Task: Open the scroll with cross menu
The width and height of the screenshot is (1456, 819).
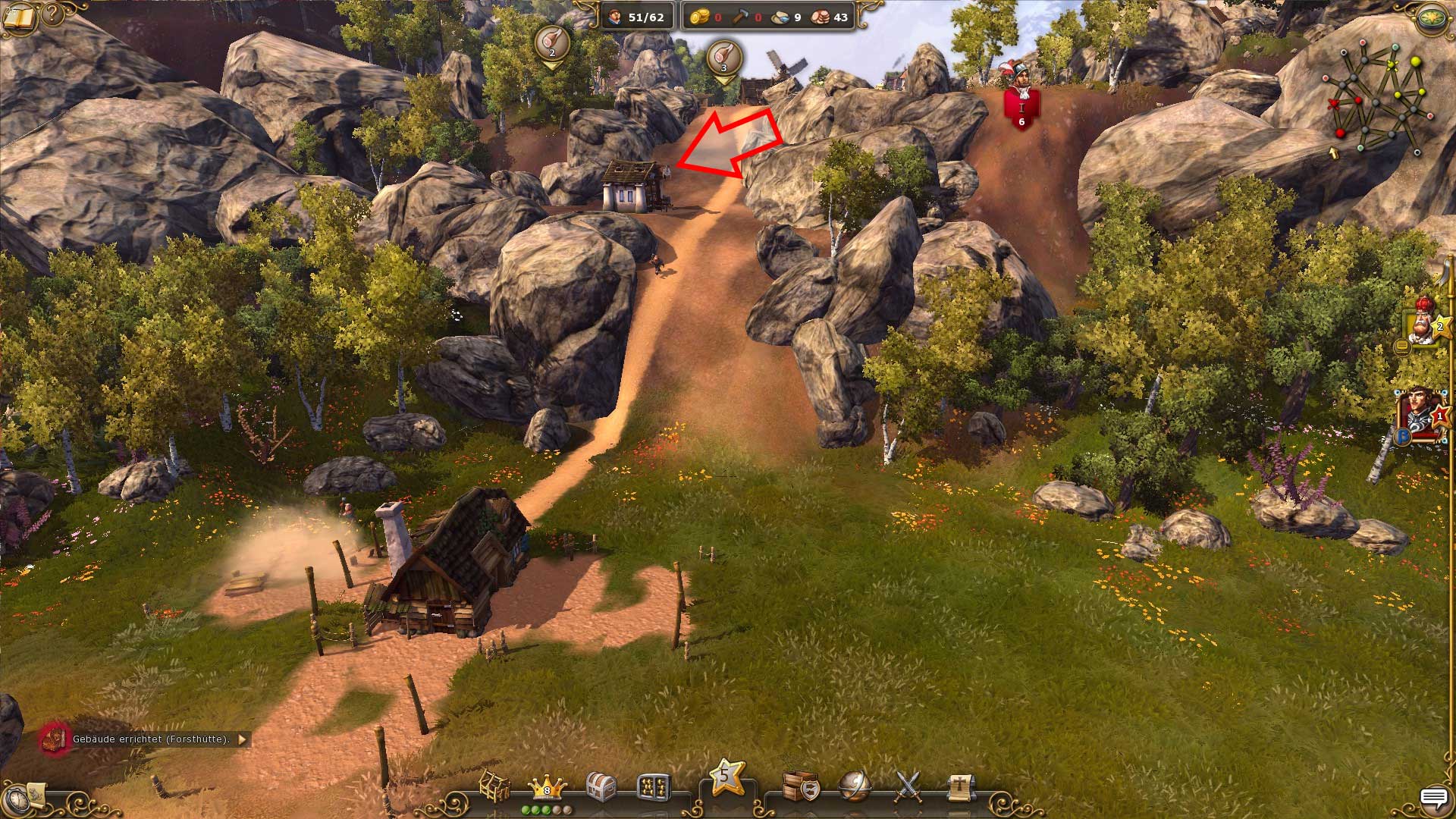Action: pyautogui.click(x=959, y=787)
